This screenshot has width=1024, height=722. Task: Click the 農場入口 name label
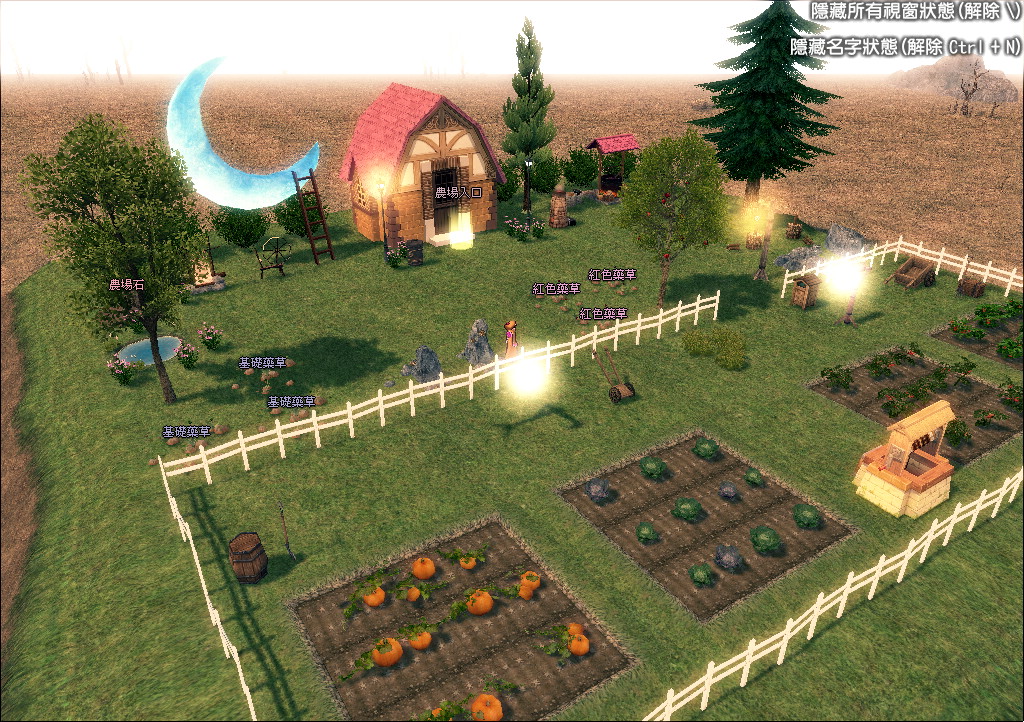[458, 192]
